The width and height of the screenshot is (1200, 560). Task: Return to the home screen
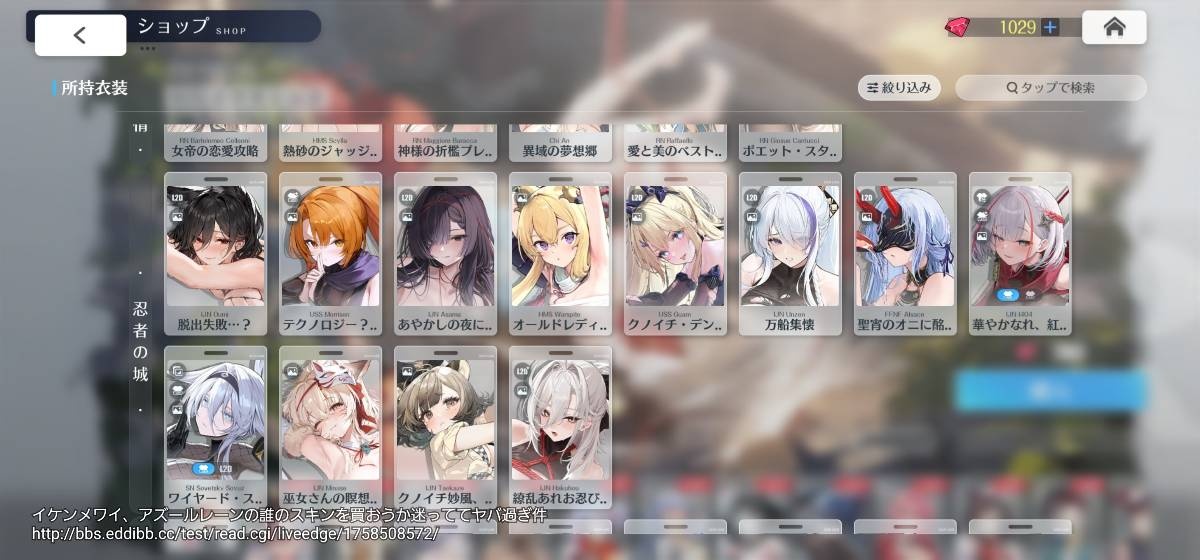pos(1114,28)
